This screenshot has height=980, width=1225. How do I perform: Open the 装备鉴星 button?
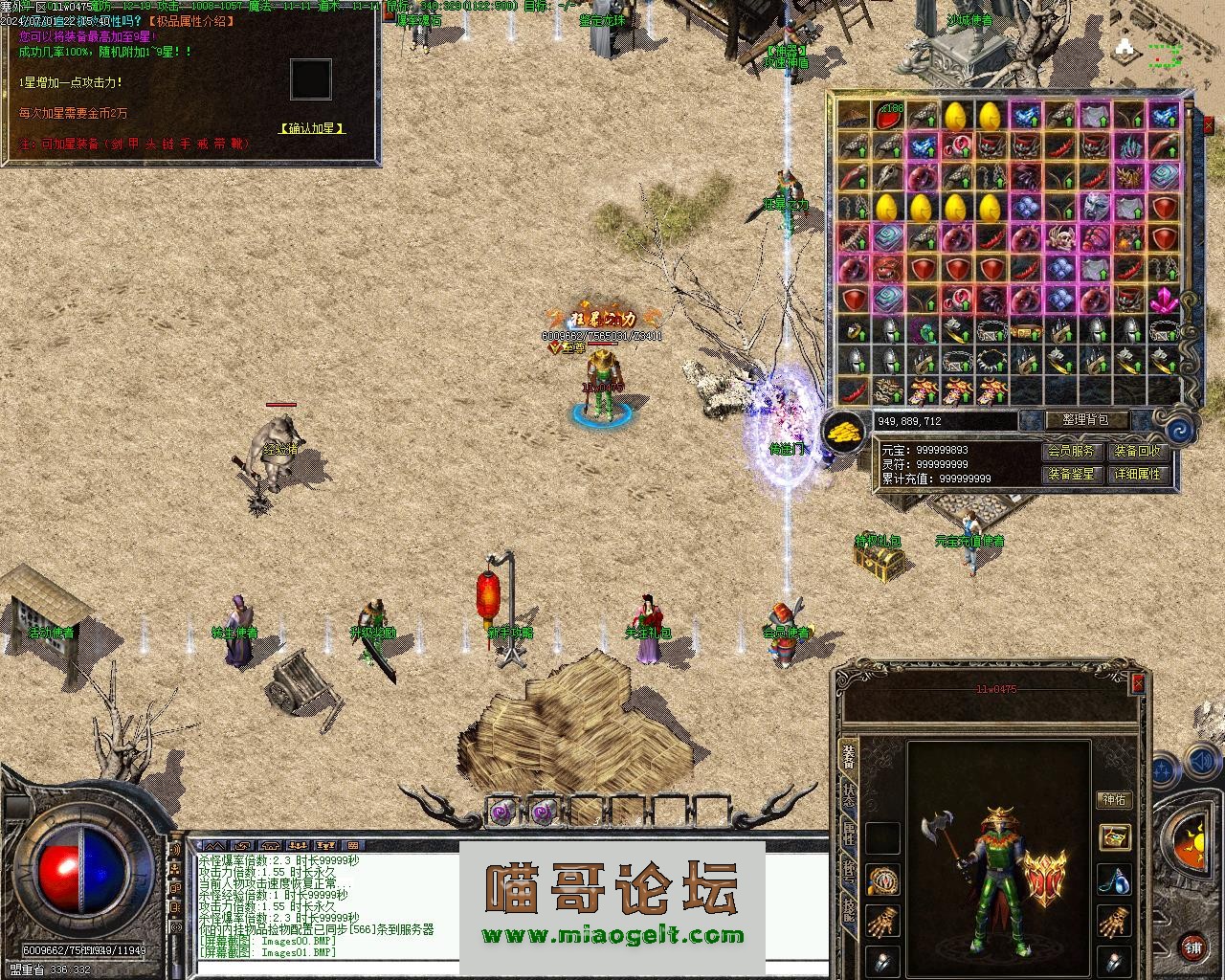(x=1070, y=474)
